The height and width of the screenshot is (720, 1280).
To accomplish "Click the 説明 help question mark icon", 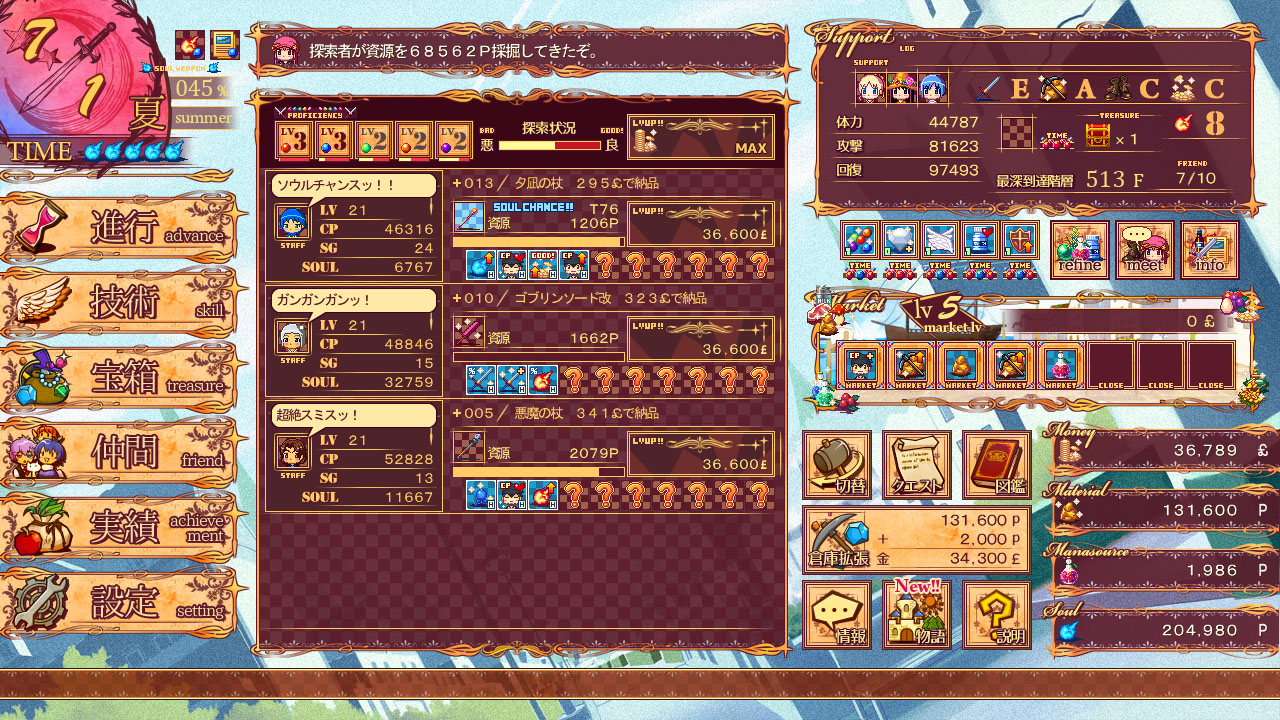I will click(x=995, y=613).
